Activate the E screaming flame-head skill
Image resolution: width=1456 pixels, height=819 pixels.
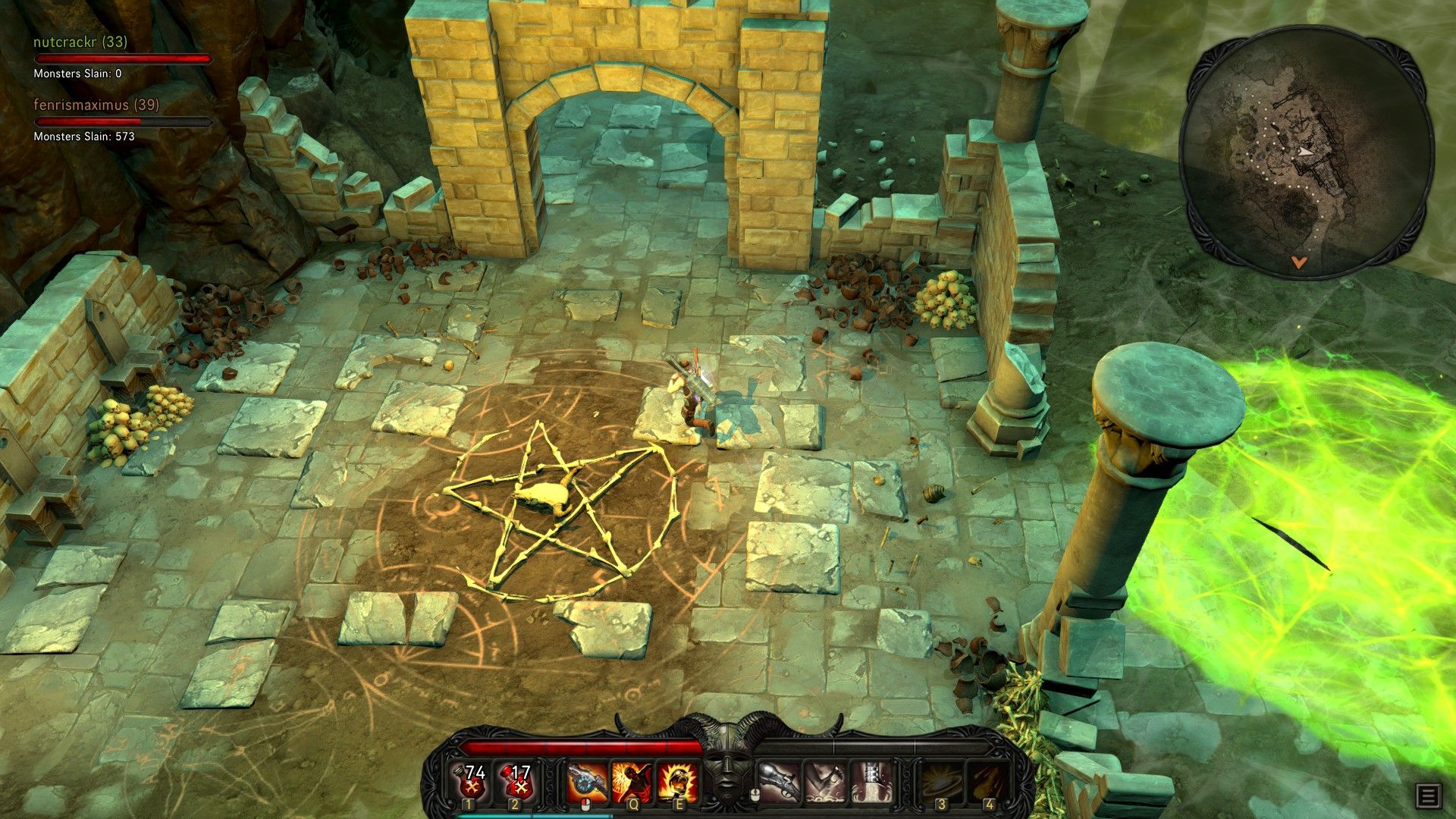[x=677, y=782]
